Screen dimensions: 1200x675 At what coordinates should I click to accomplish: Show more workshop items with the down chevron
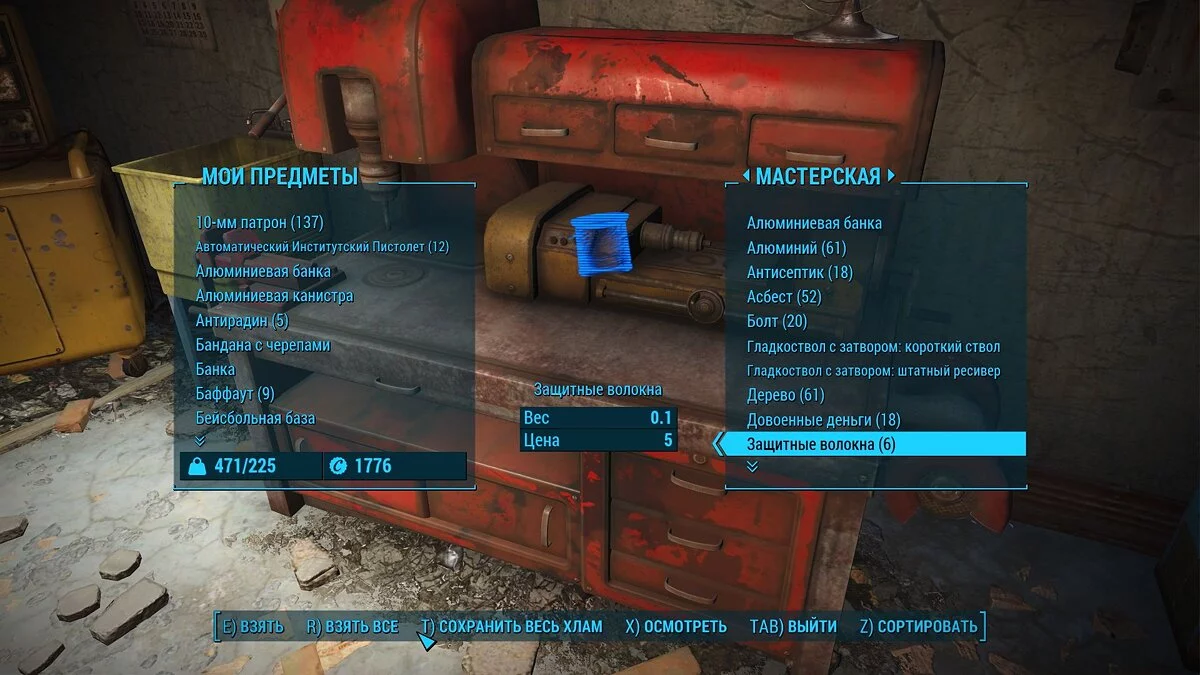pos(752,466)
